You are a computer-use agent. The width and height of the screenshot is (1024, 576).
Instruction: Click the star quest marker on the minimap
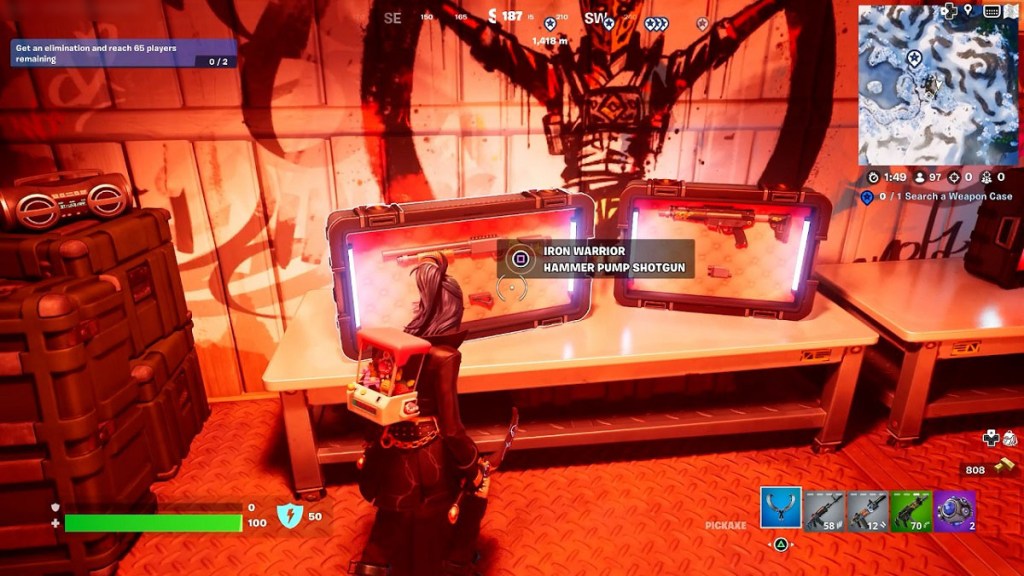(914, 59)
